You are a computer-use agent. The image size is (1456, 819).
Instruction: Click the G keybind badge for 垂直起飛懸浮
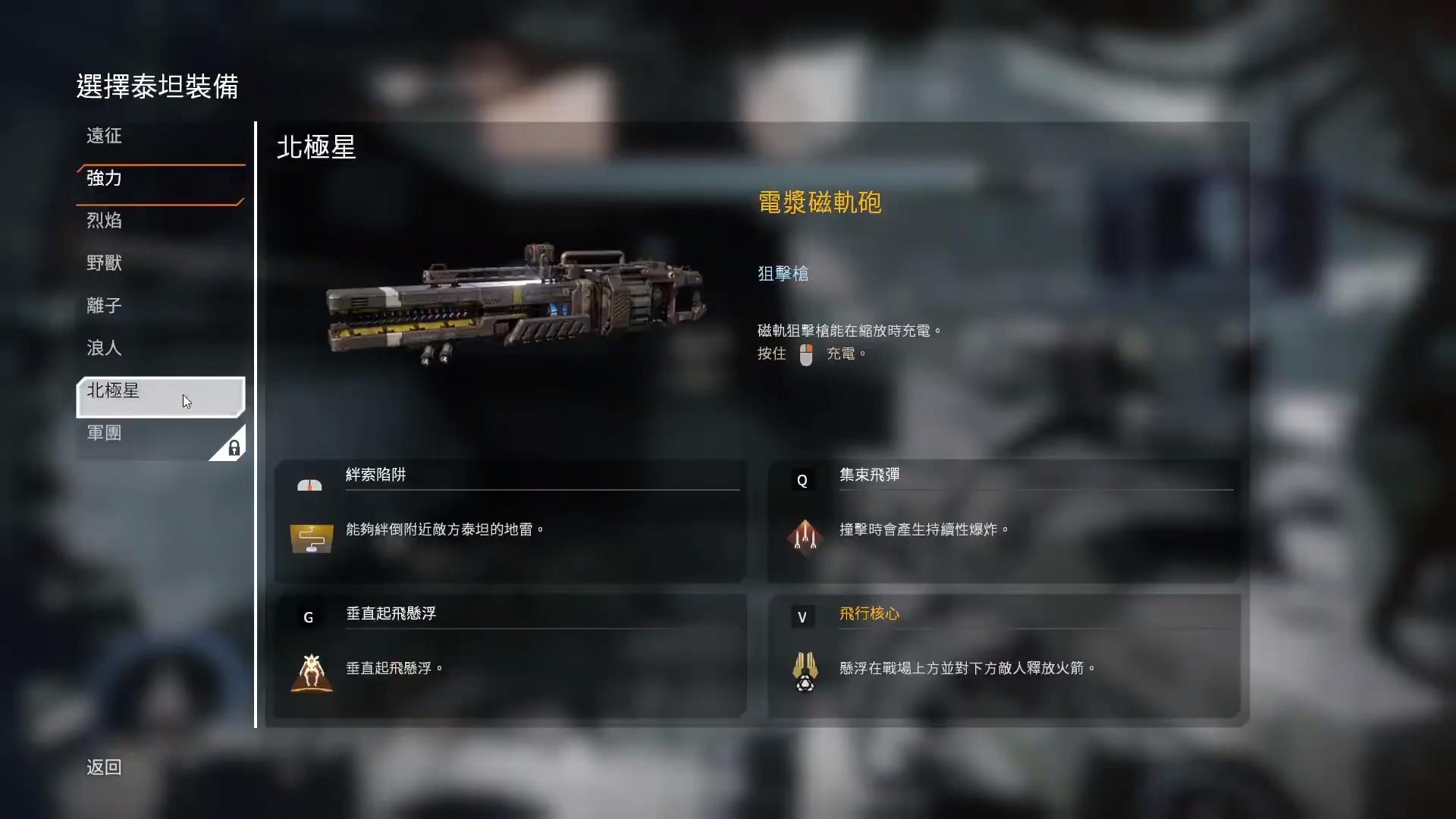coord(308,617)
